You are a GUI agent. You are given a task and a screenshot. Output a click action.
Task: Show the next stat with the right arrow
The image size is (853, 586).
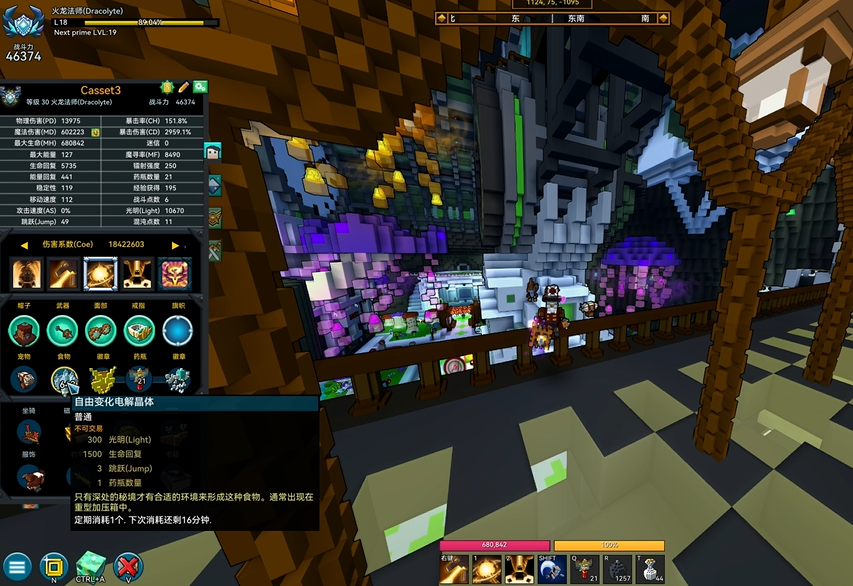click(x=176, y=245)
